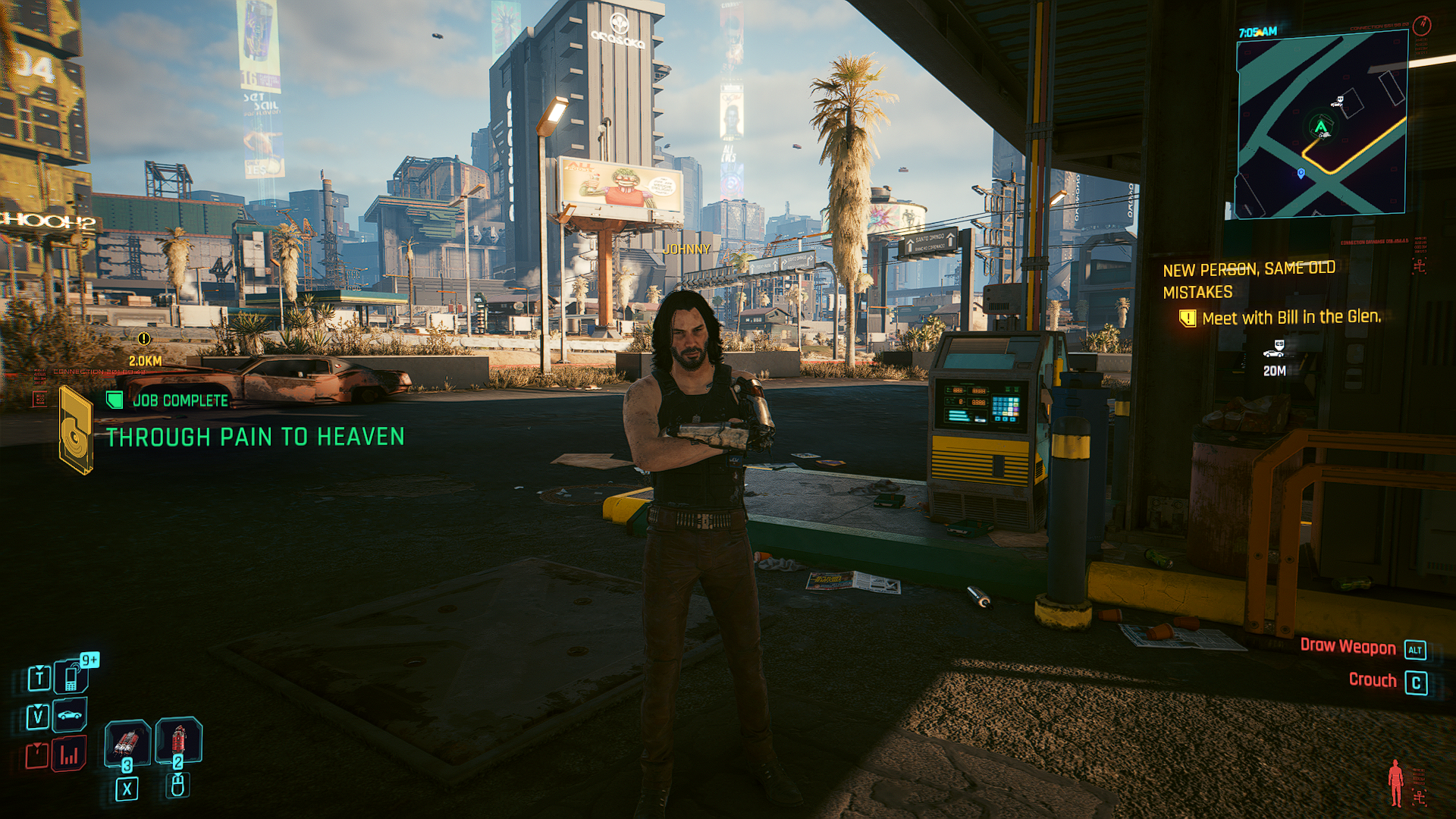Select the yellow exclamation marker showing 2.0KM
Image resolution: width=1456 pixels, height=819 pixels.
[x=144, y=339]
